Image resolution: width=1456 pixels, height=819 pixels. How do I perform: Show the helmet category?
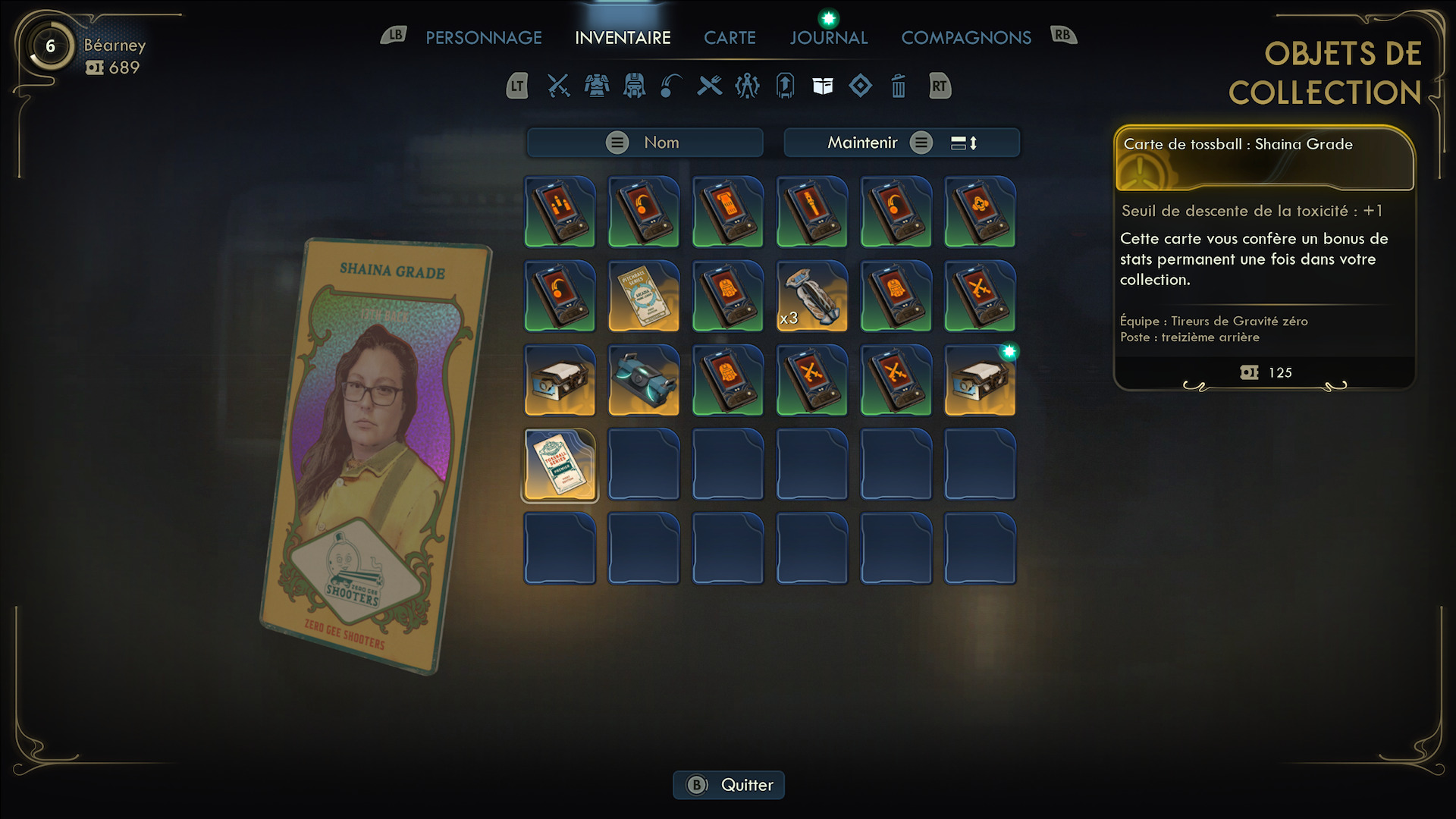tap(634, 86)
